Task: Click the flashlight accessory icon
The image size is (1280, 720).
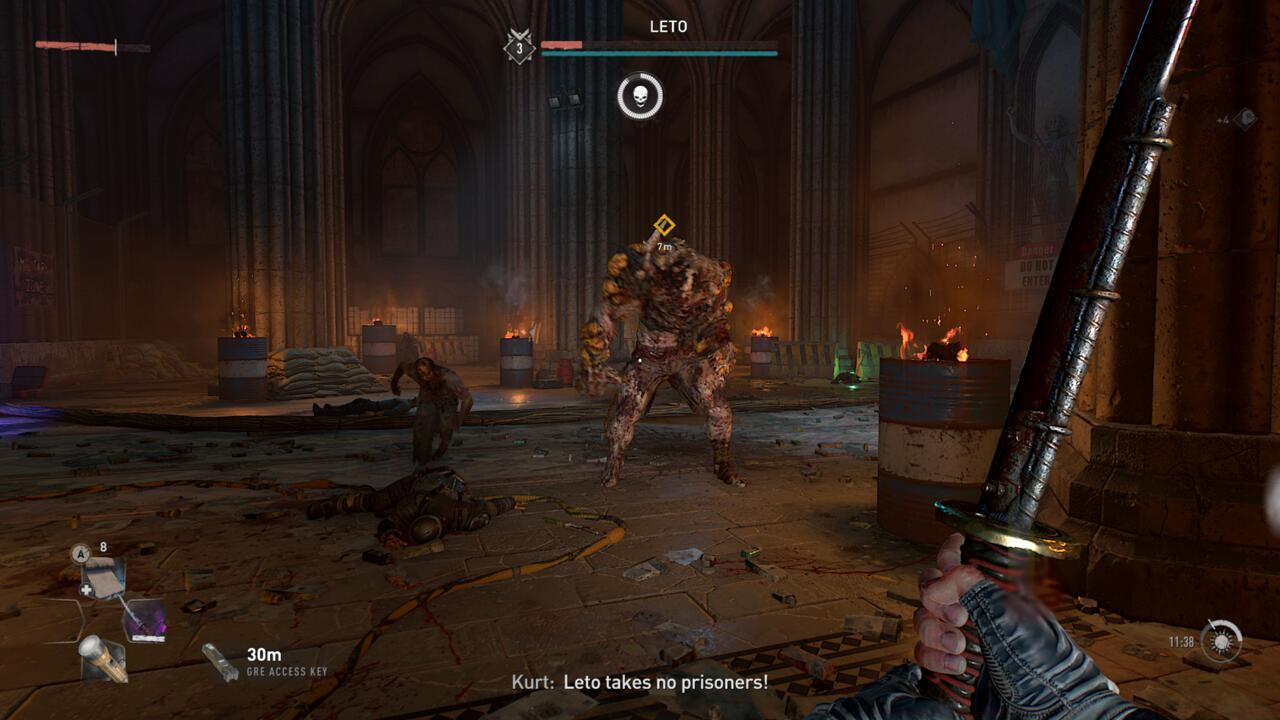Action: (104, 658)
